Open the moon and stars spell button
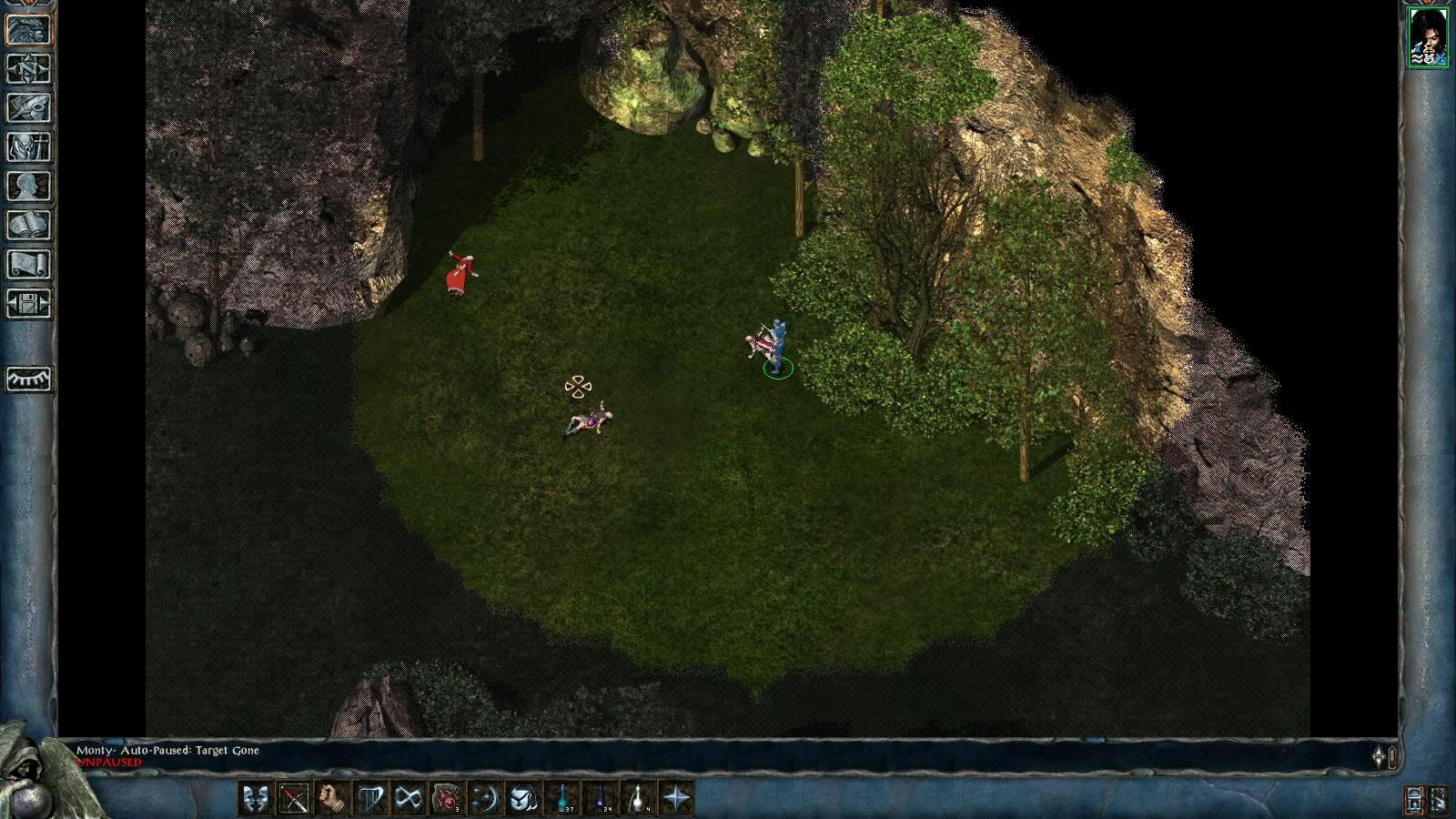Image resolution: width=1456 pixels, height=819 pixels. click(x=485, y=798)
